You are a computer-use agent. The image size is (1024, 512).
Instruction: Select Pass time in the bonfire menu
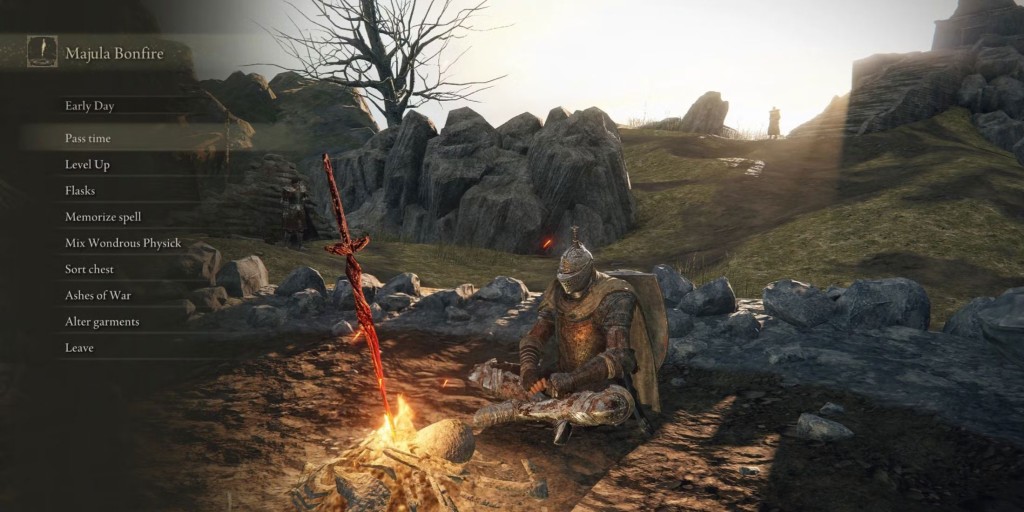click(x=88, y=138)
